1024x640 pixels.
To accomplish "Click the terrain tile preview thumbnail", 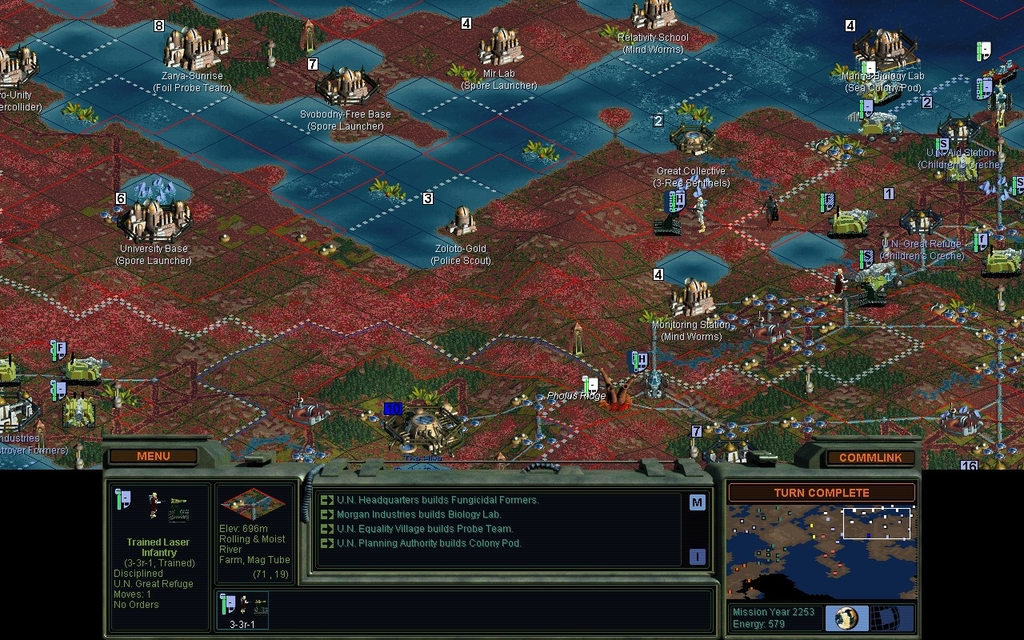I will (251, 504).
